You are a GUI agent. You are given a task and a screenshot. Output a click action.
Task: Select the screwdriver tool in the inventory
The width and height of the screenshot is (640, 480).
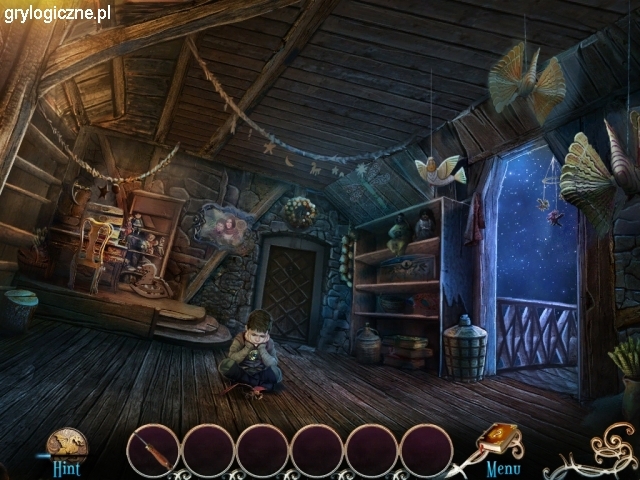point(153,449)
